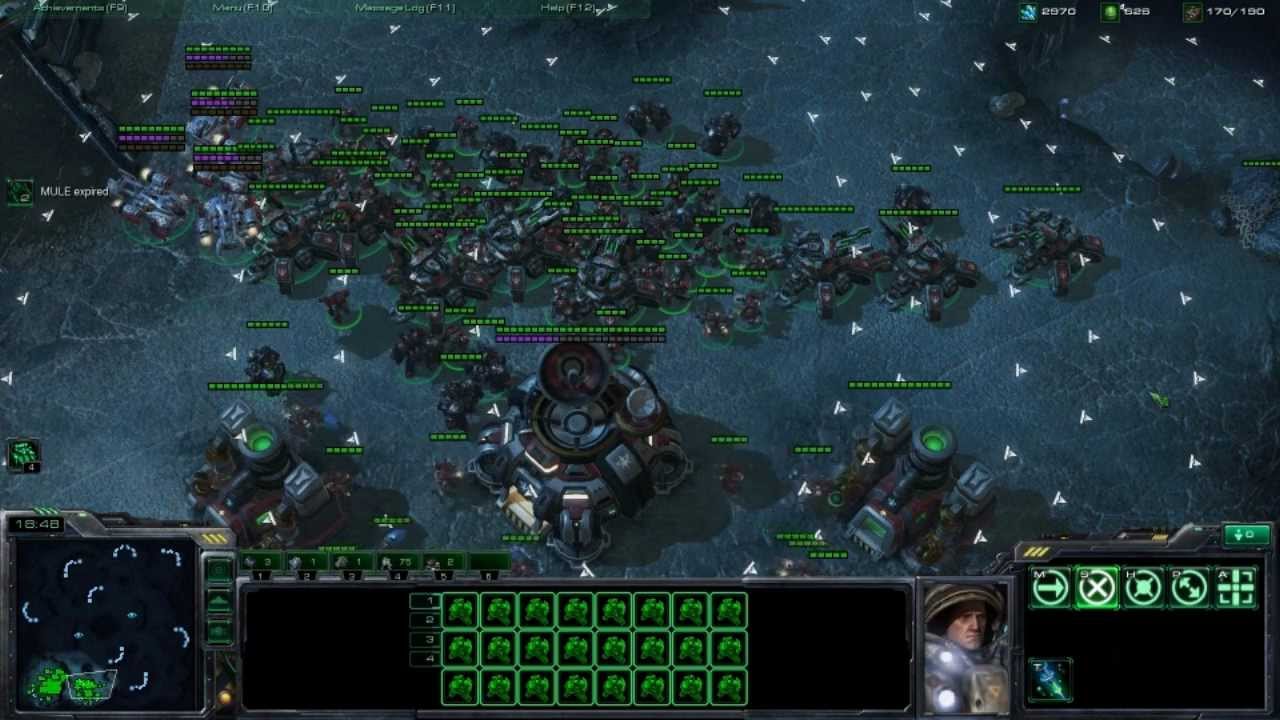Open the Achievements (F9) menu
The height and width of the screenshot is (720, 1280).
(80, 8)
